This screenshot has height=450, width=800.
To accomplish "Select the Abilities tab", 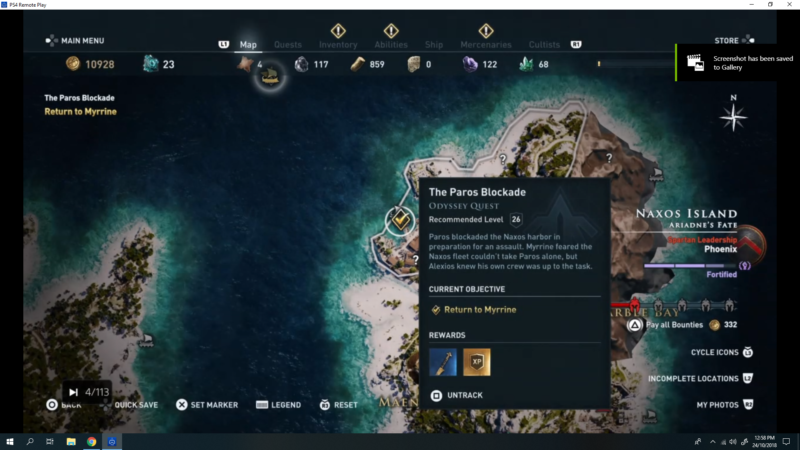I will [x=390, y=45].
